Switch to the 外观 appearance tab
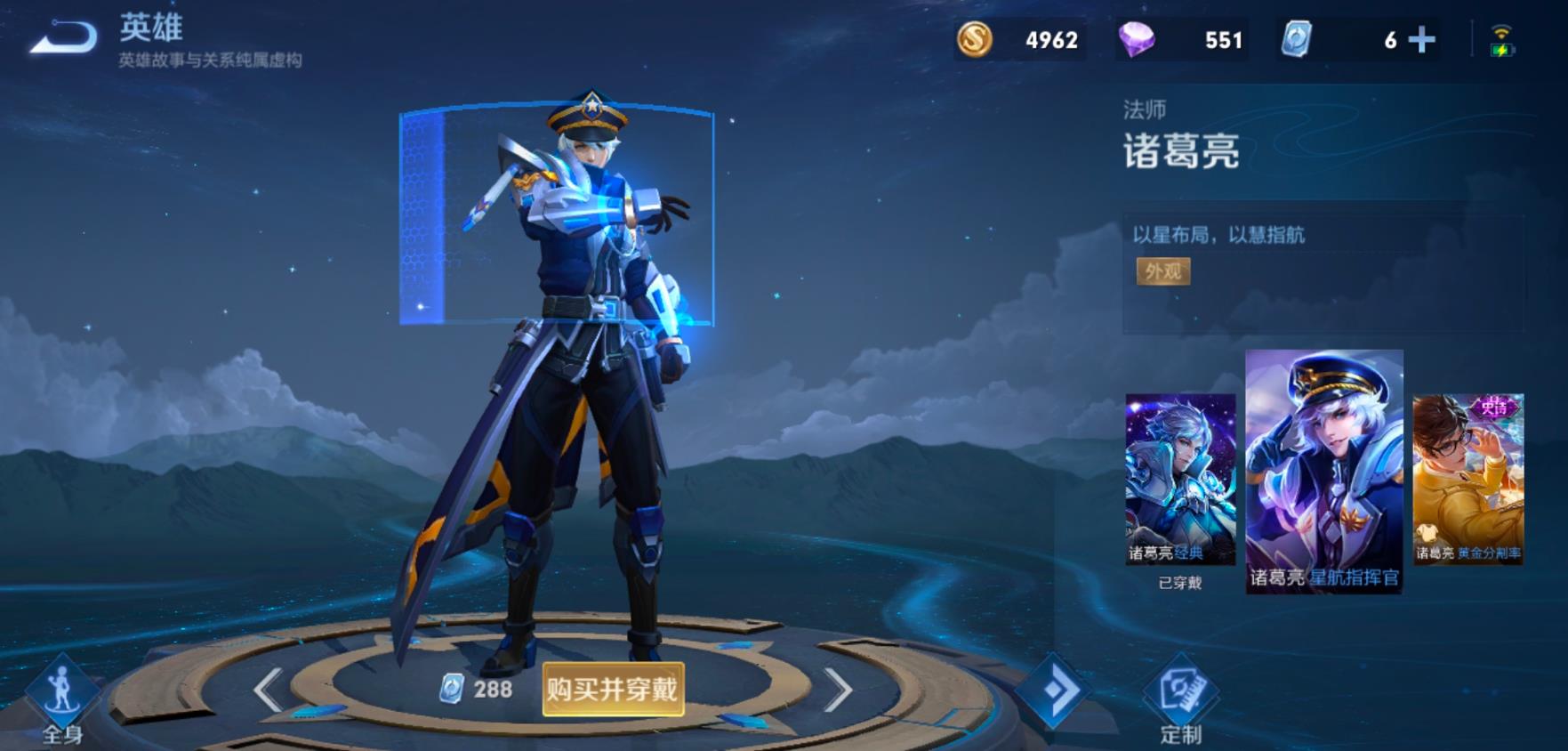 coord(1165,272)
